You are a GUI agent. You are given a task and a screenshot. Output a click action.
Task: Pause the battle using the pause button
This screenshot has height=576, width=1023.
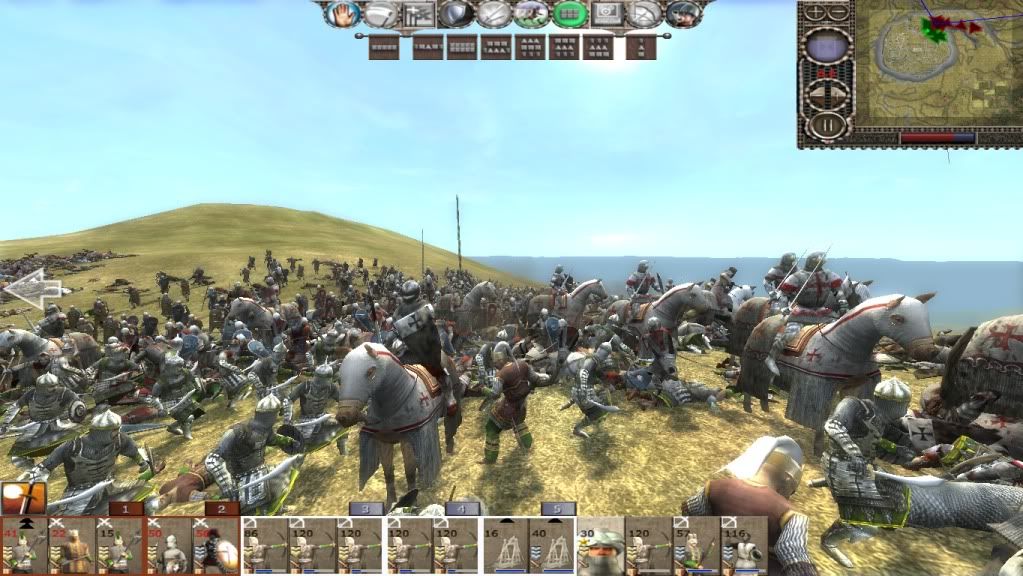[x=827, y=126]
